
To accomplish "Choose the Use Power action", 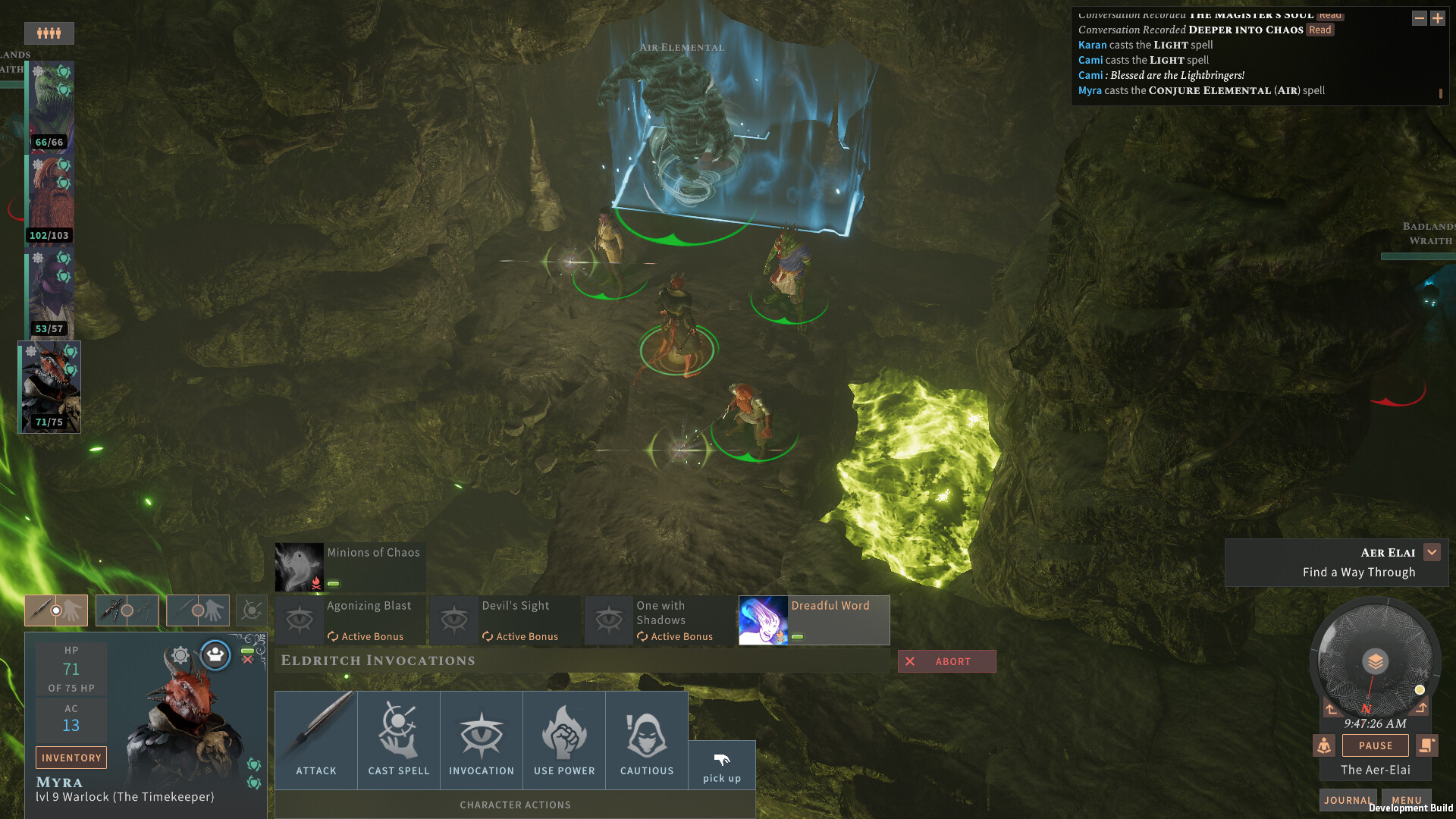I will click(x=564, y=739).
